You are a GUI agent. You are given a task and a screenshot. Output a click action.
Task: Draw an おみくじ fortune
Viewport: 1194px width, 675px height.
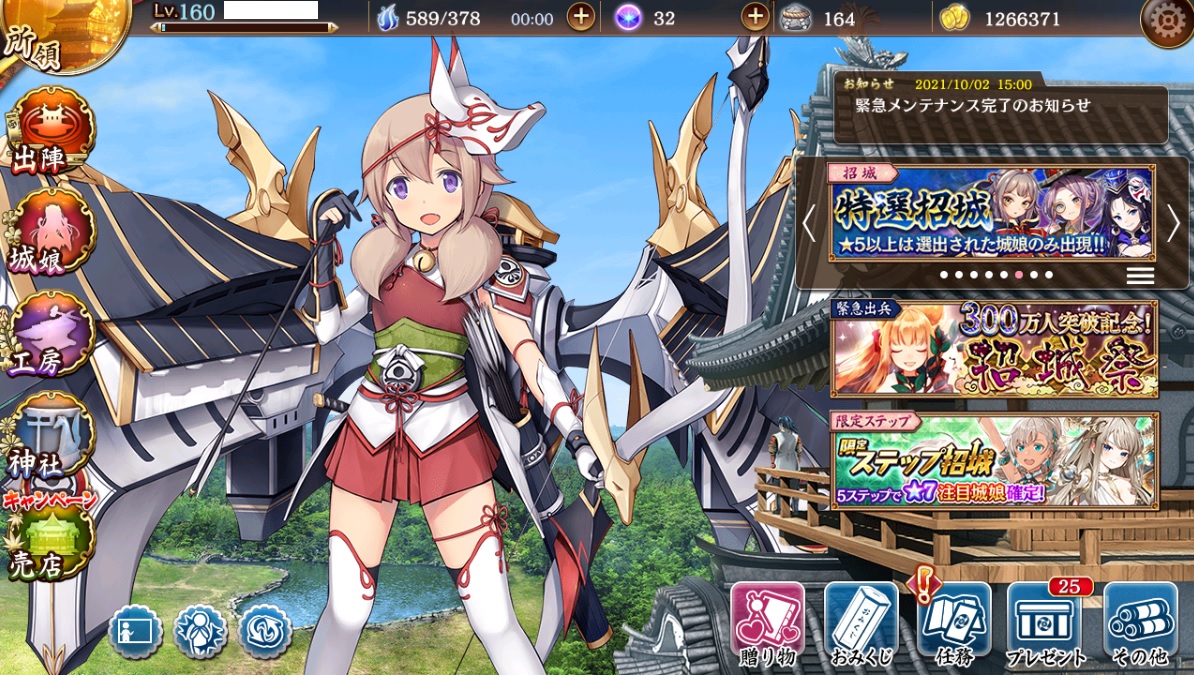pyautogui.click(x=861, y=623)
